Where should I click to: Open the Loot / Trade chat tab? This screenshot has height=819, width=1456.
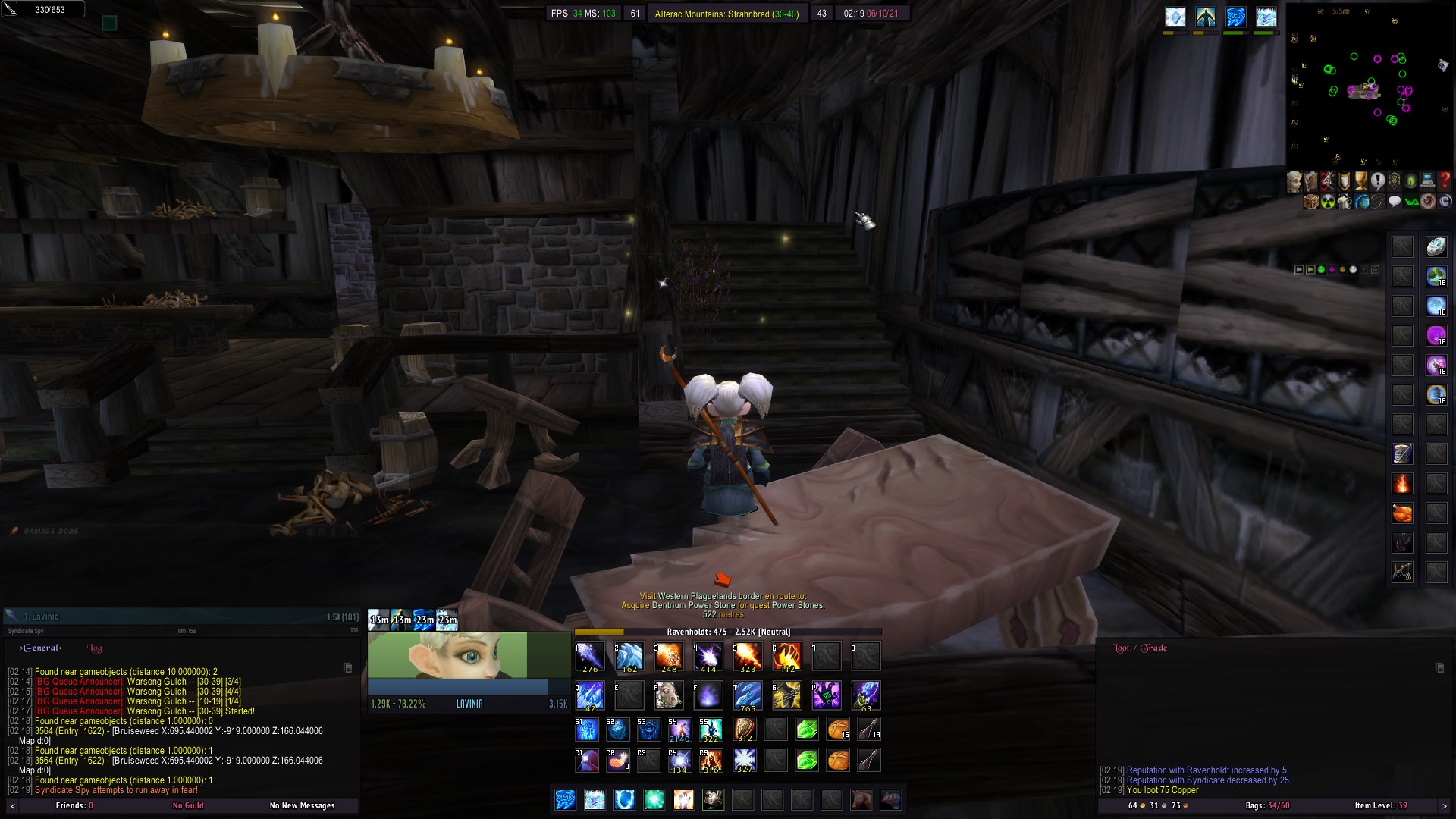pyautogui.click(x=1139, y=648)
